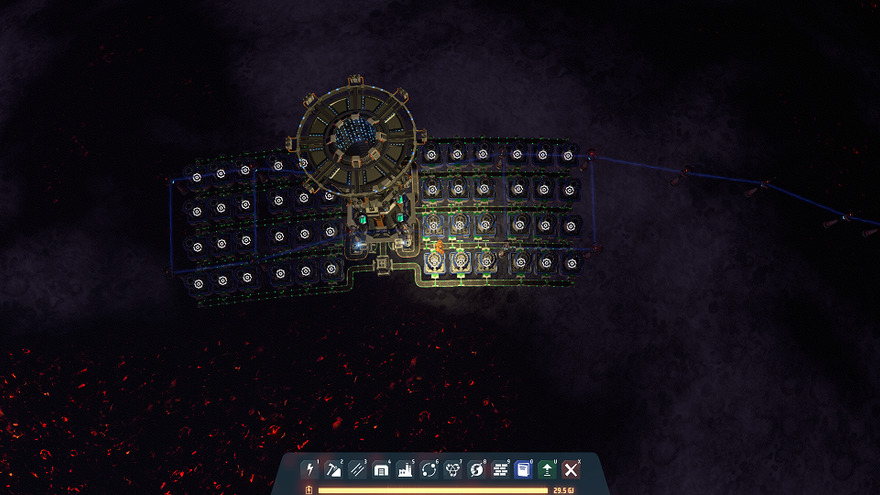Screen dimensions: 880x495
Task: Activate the green upgrade arrow tool
Action: 547,469
